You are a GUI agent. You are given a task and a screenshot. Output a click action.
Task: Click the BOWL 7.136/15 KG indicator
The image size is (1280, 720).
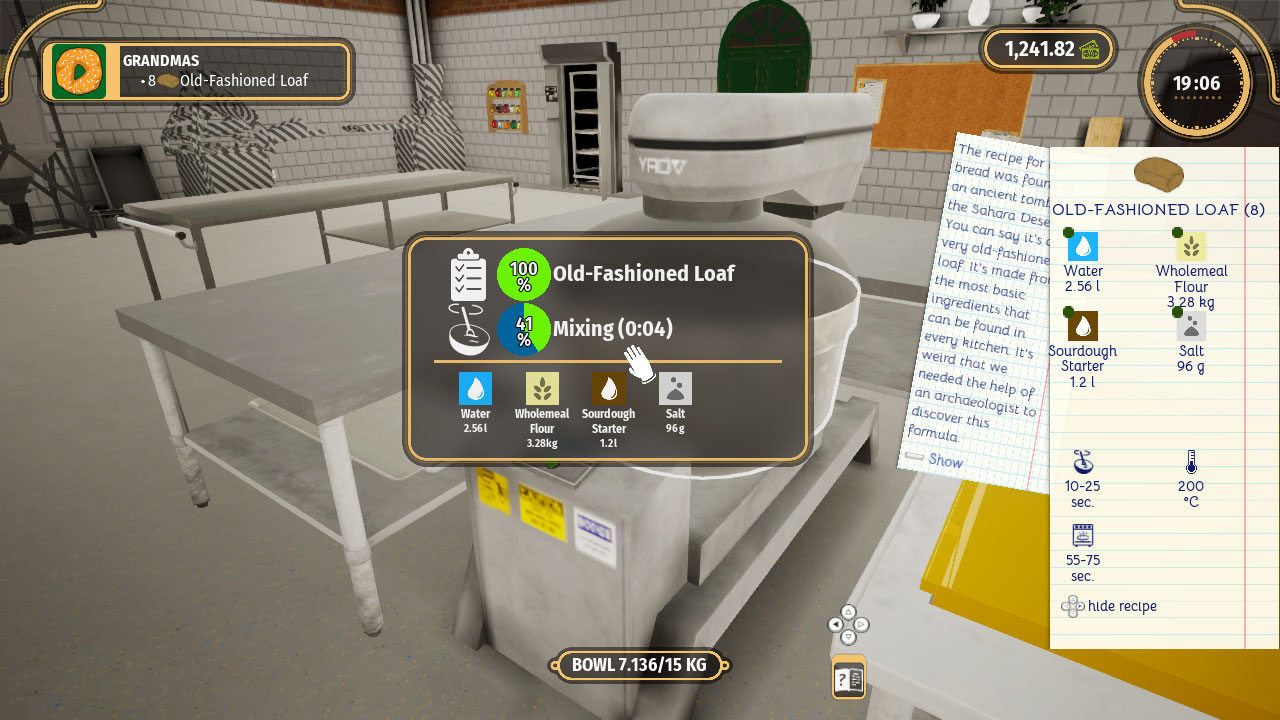(x=641, y=664)
